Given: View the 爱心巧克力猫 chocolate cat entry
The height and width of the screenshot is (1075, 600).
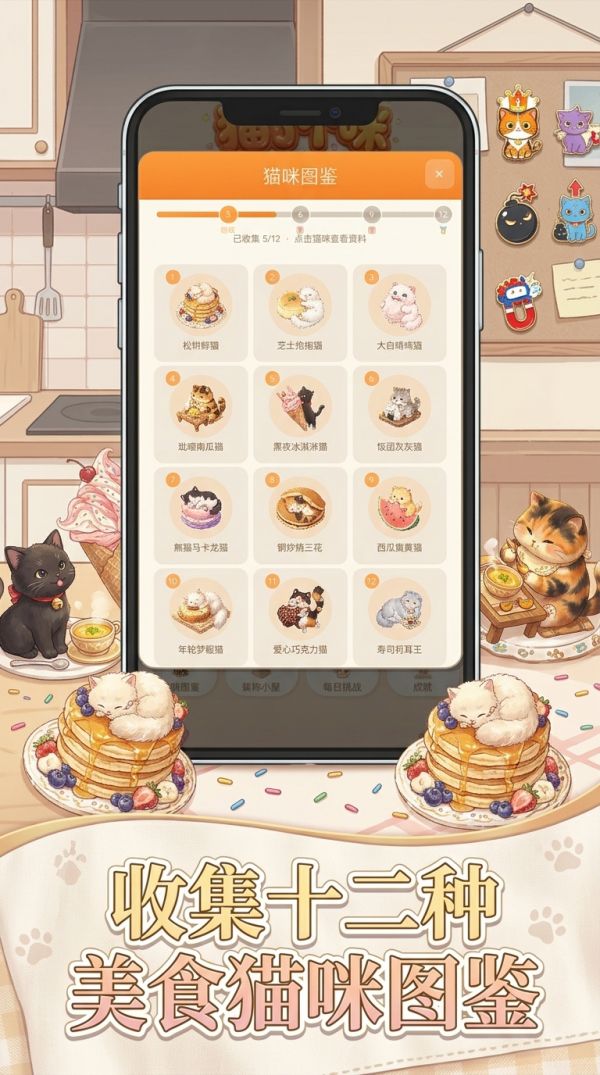Looking at the screenshot, I should point(300,615).
